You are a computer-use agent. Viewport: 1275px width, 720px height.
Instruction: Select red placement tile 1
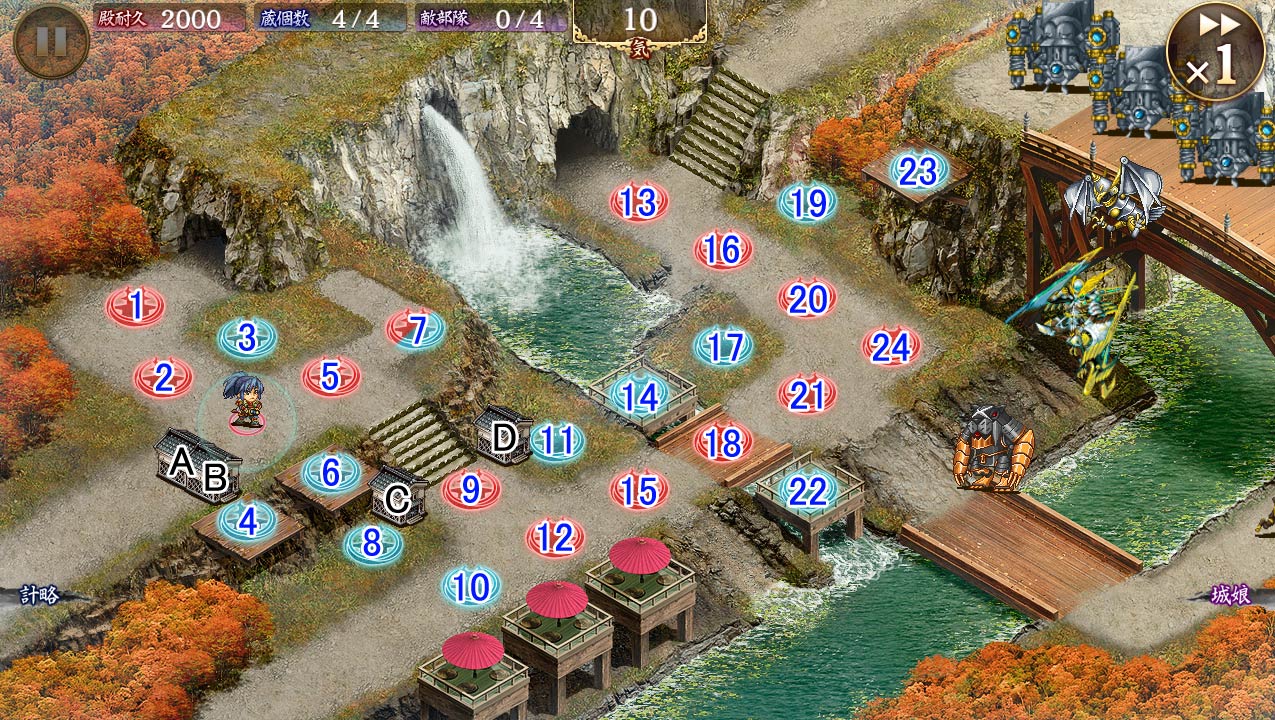coord(135,306)
